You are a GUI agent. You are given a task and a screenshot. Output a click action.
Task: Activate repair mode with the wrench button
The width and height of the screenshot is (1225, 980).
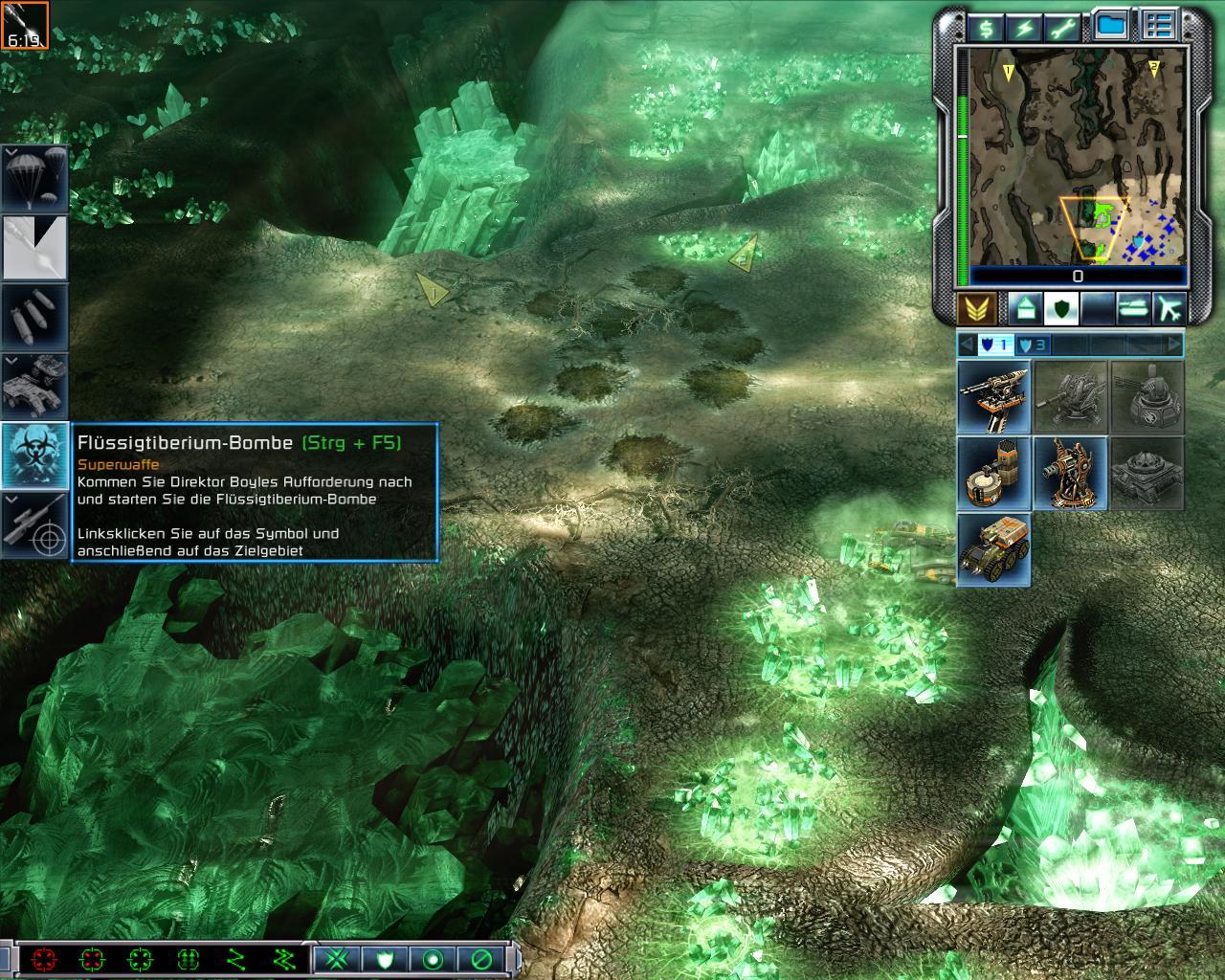(1064, 29)
